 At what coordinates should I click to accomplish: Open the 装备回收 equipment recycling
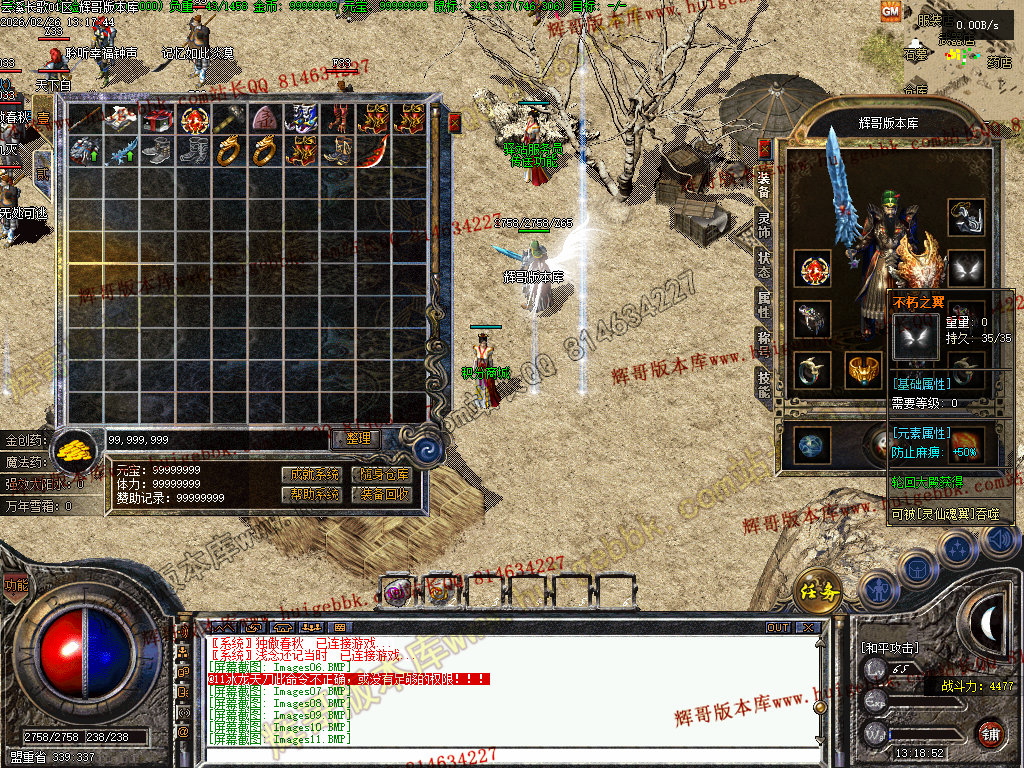381,494
